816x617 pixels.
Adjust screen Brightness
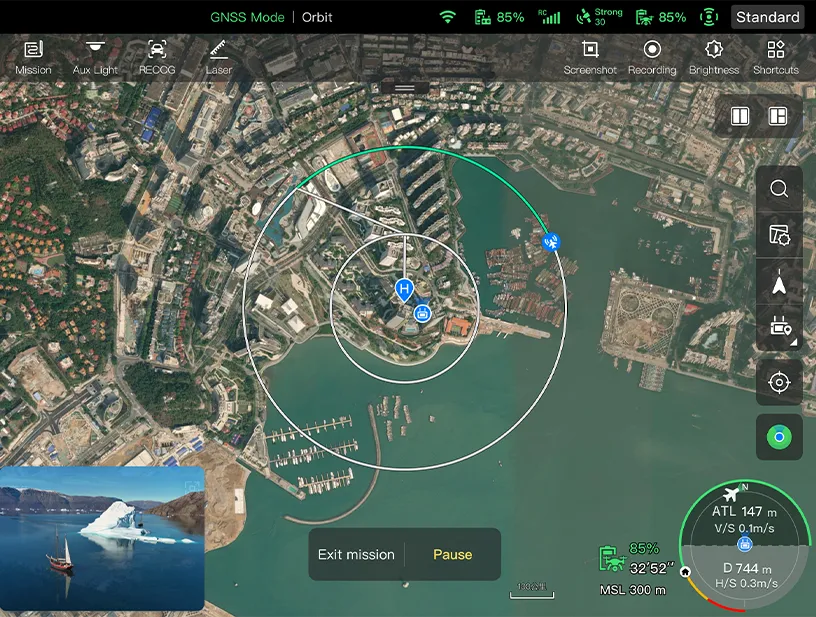[x=714, y=57]
